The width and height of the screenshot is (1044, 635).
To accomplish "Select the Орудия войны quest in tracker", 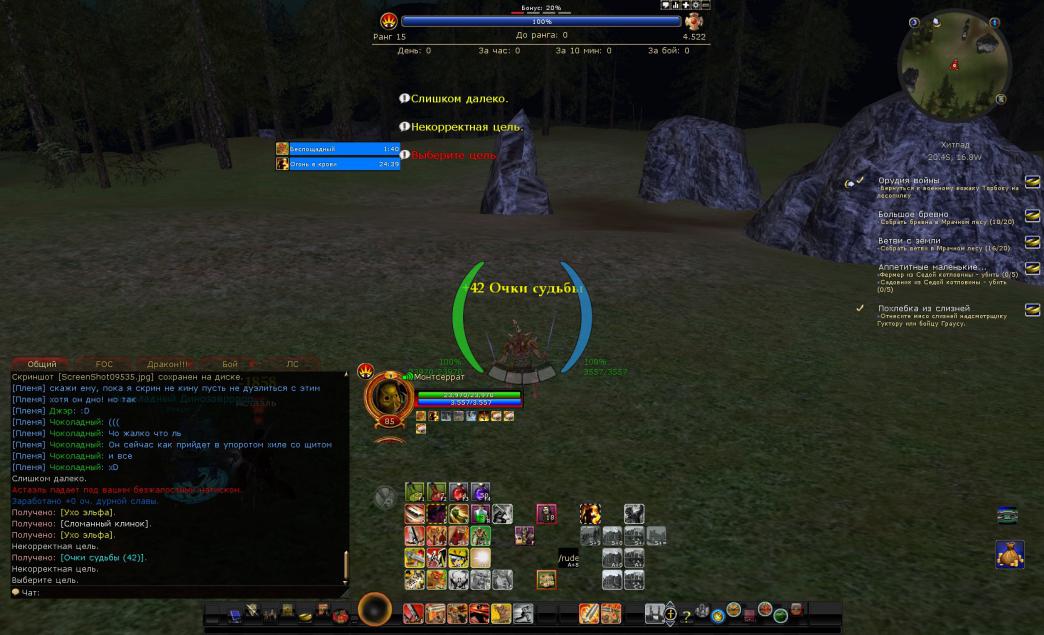I will (x=908, y=181).
